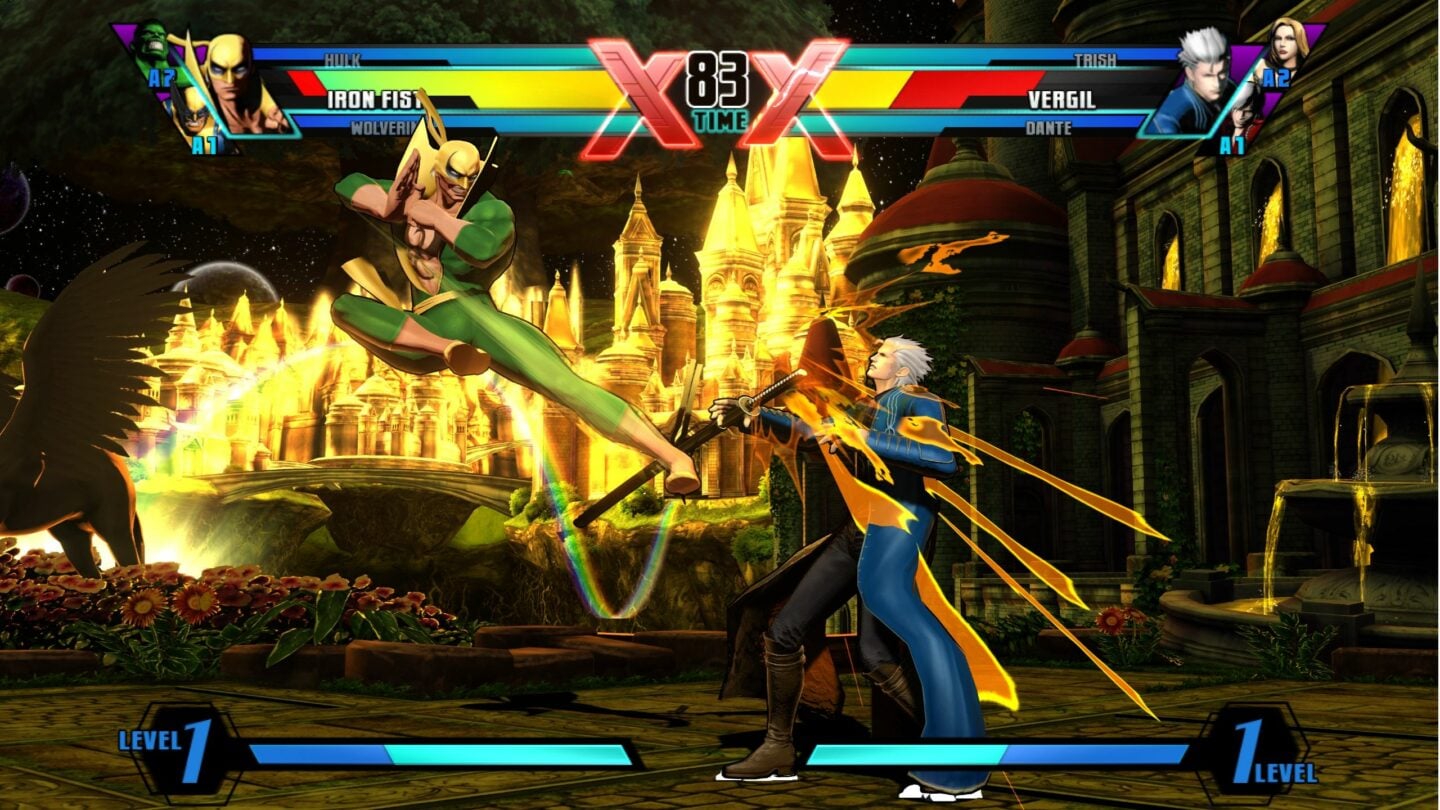Toggle the A1 assist indicator on the right
The width and height of the screenshot is (1440, 810).
coord(1232,143)
